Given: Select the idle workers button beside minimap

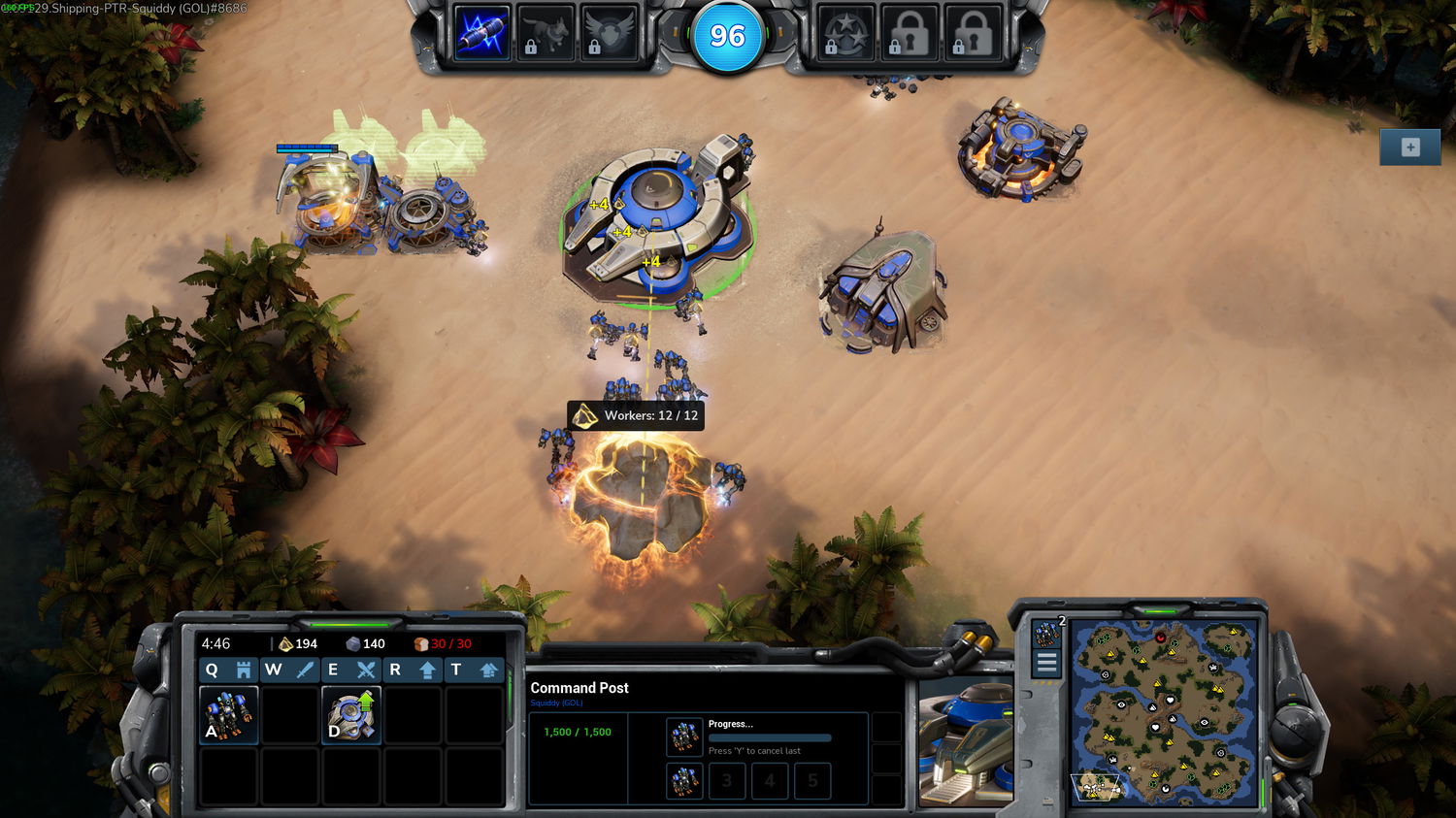Looking at the screenshot, I should click(x=1046, y=635).
